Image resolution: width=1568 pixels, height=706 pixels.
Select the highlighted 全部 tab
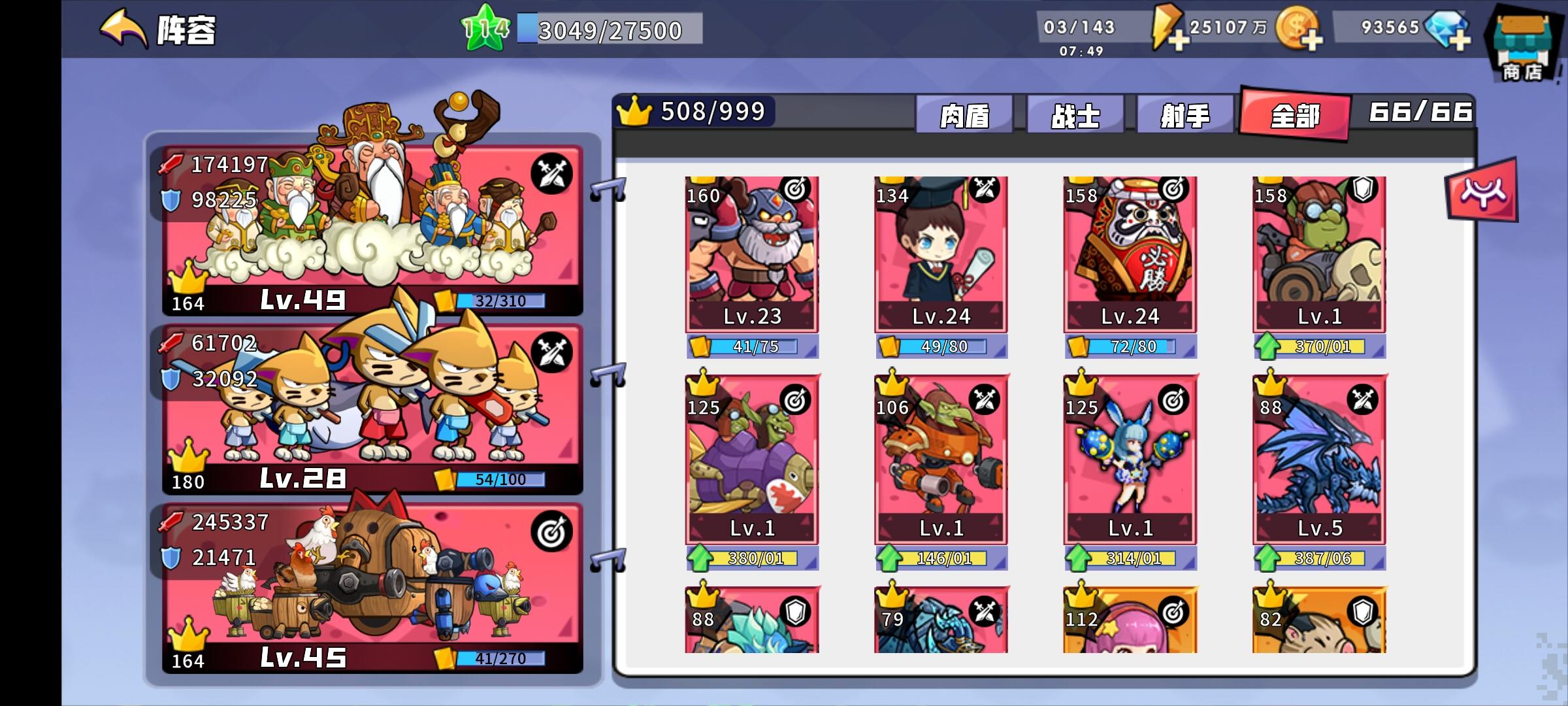(1296, 113)
